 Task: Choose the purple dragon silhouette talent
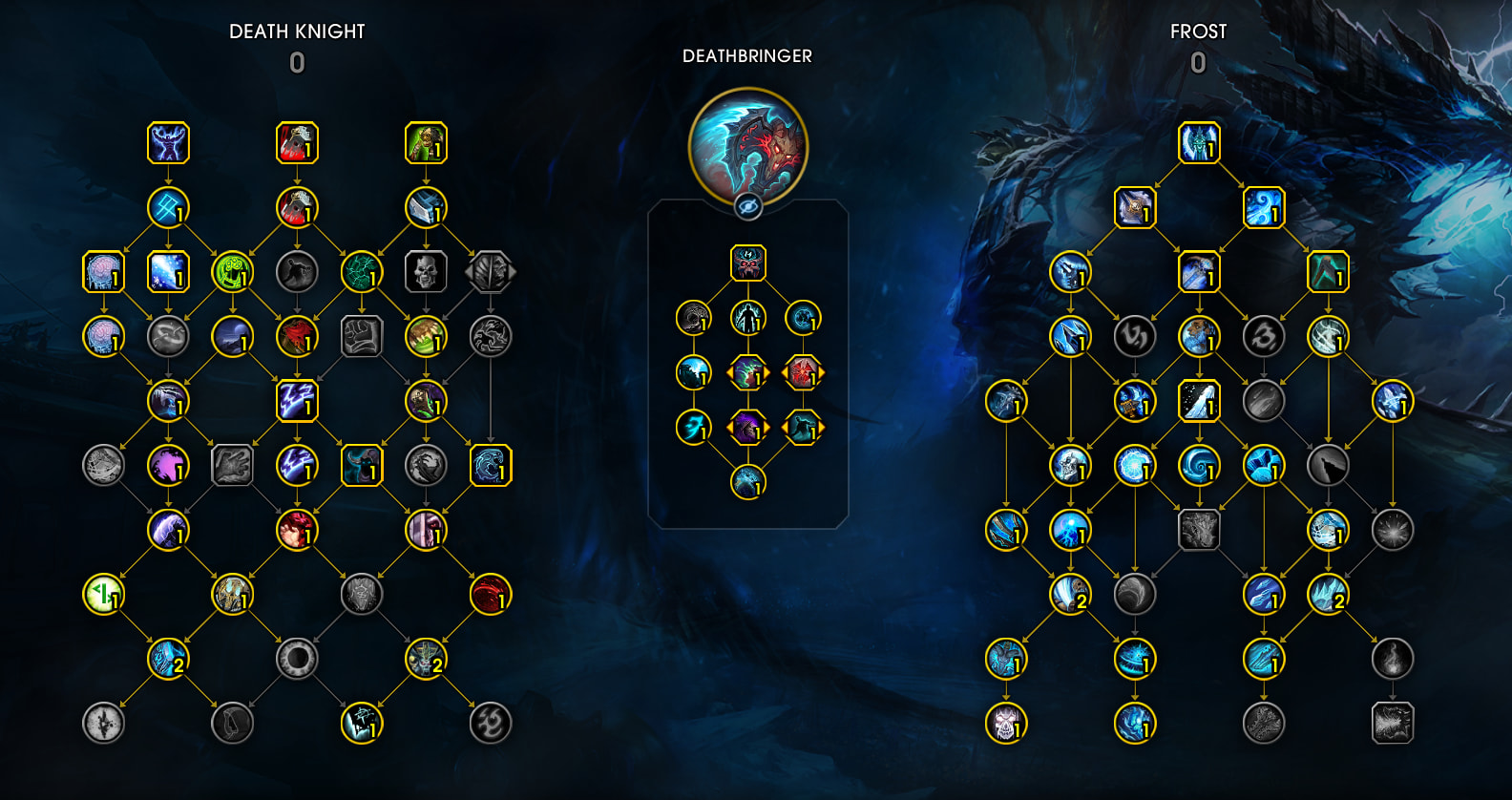(168, 466)
